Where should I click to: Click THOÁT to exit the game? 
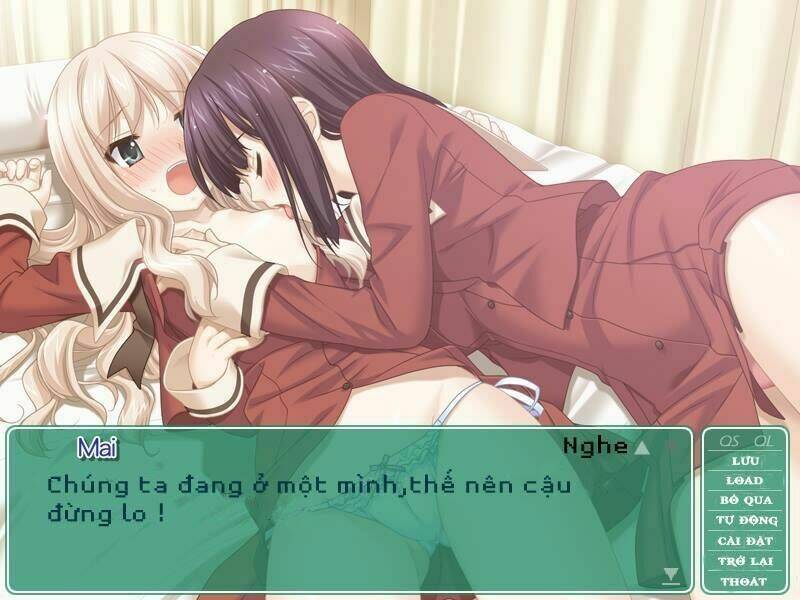coord(743,580)
